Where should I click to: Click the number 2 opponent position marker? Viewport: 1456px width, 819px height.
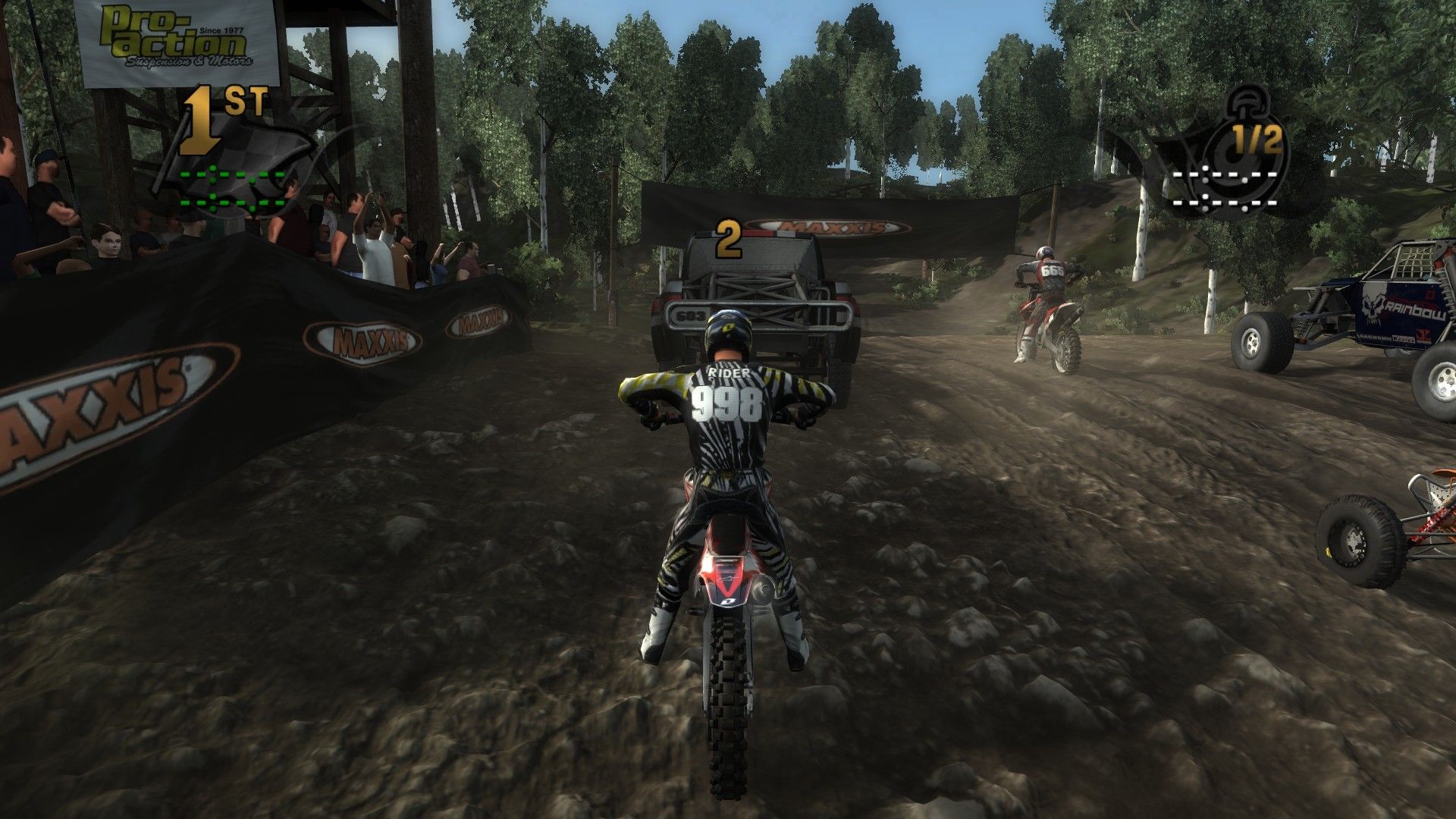click(728, 240)
